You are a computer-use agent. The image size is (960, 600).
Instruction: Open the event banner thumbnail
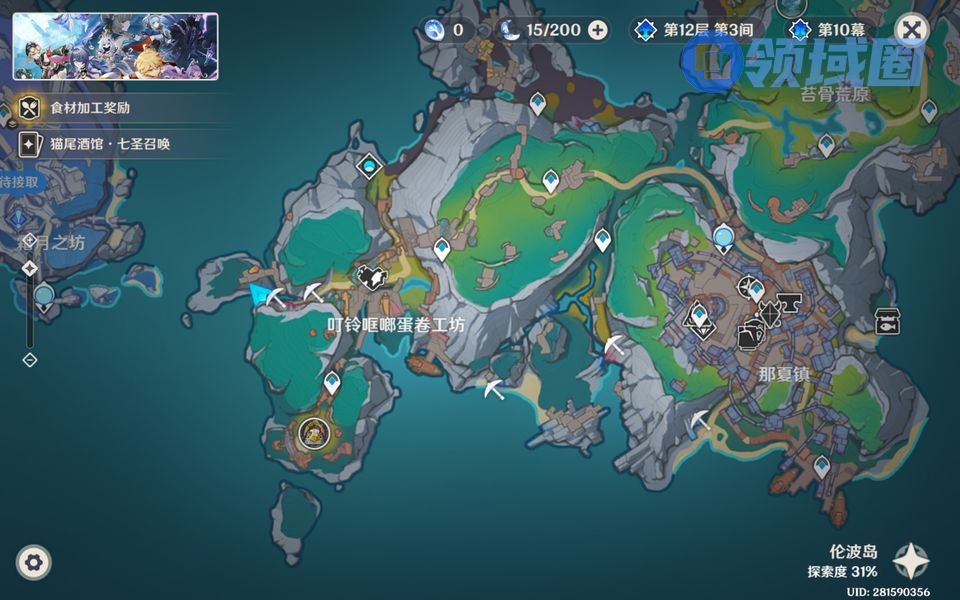coord(115,46)
